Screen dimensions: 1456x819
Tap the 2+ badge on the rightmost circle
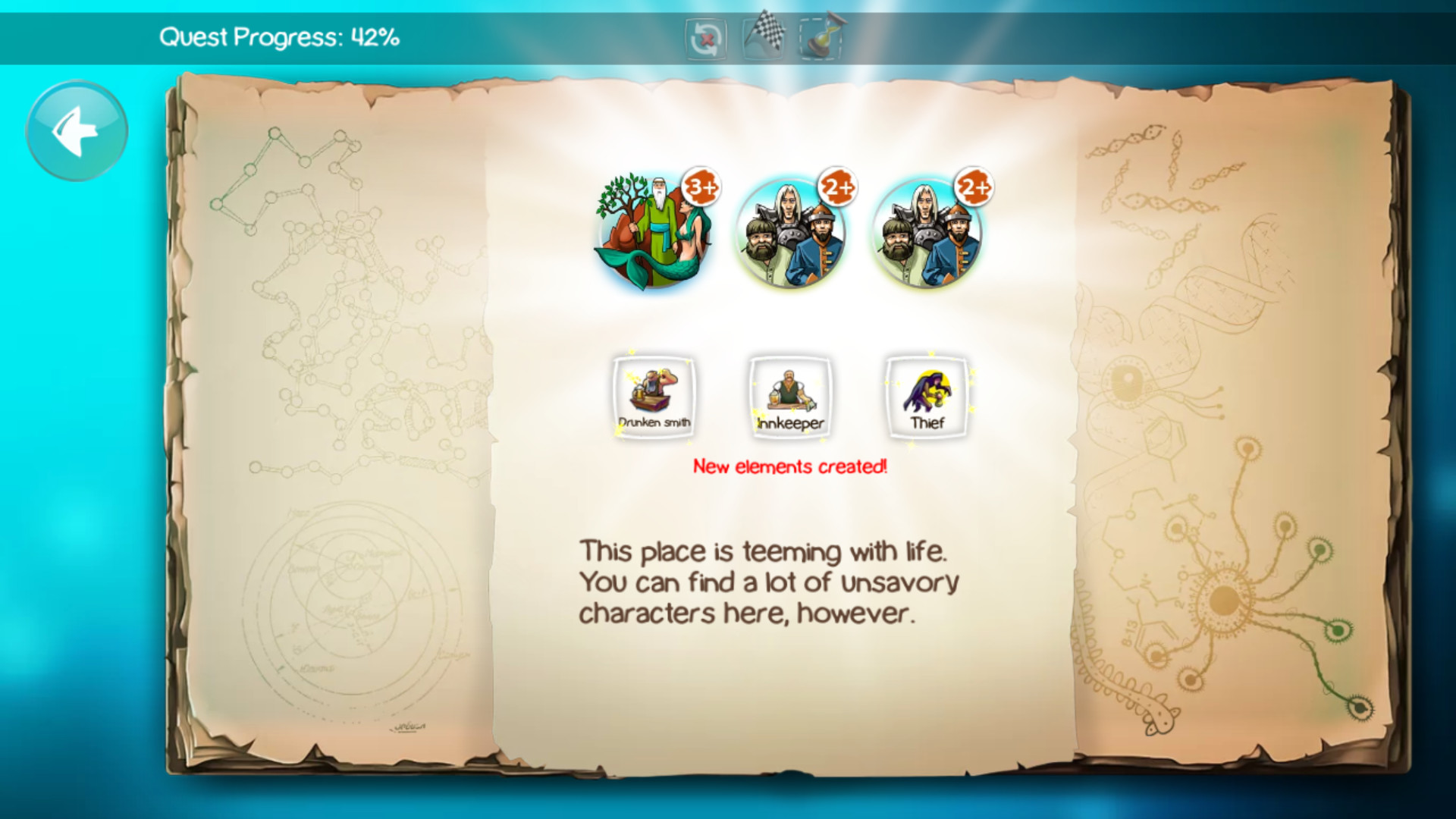(x=973, y=188)
